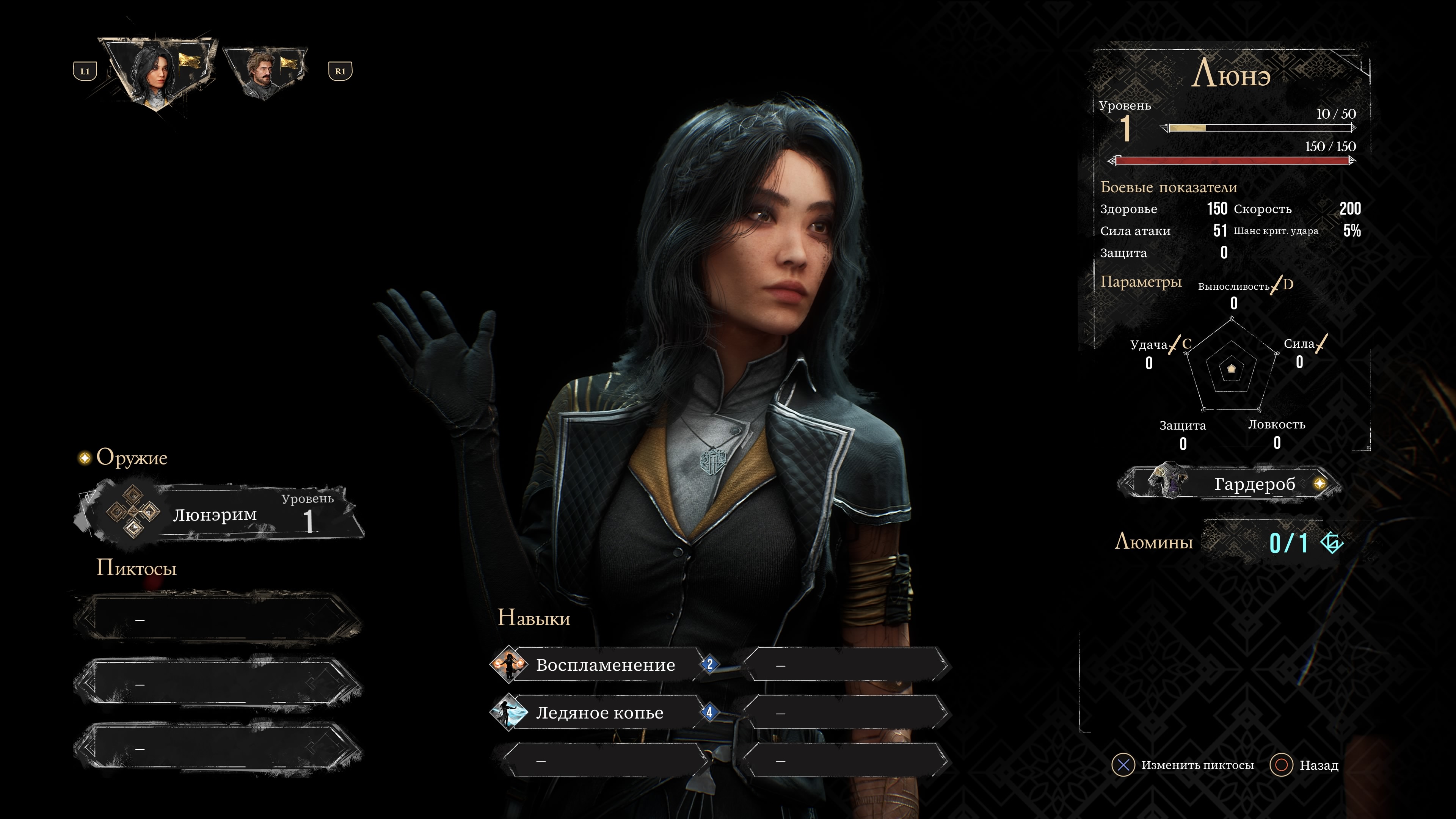The width and height of the screenshot is (1456, 819).
Task: Select the Оружие weapon section header
Action: 131,457
